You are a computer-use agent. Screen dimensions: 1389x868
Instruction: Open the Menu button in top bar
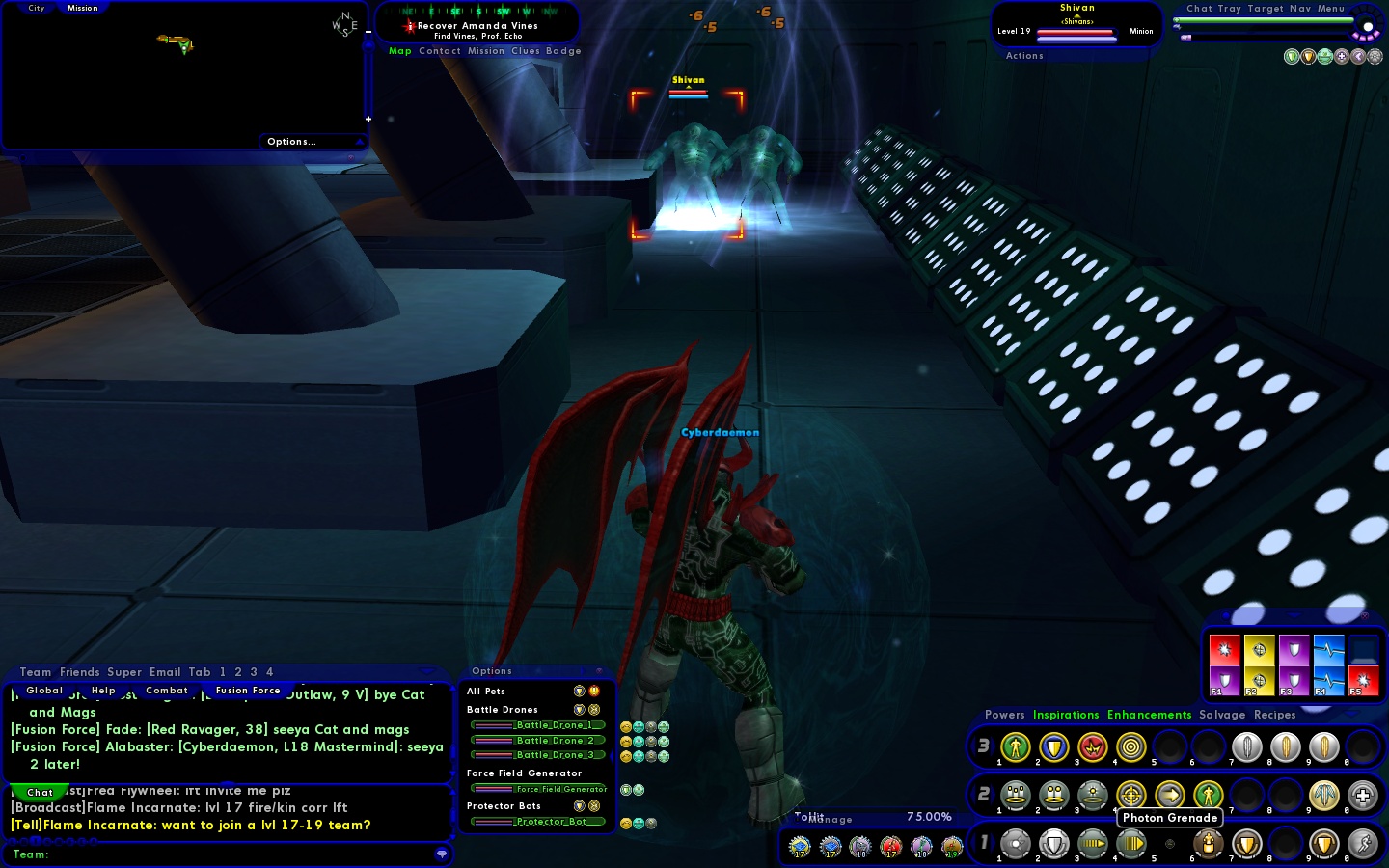1330,9
